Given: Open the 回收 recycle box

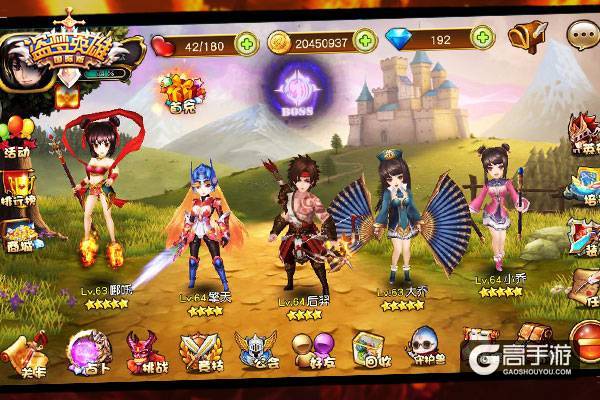Looking at the screenshot, I should 368,351.
